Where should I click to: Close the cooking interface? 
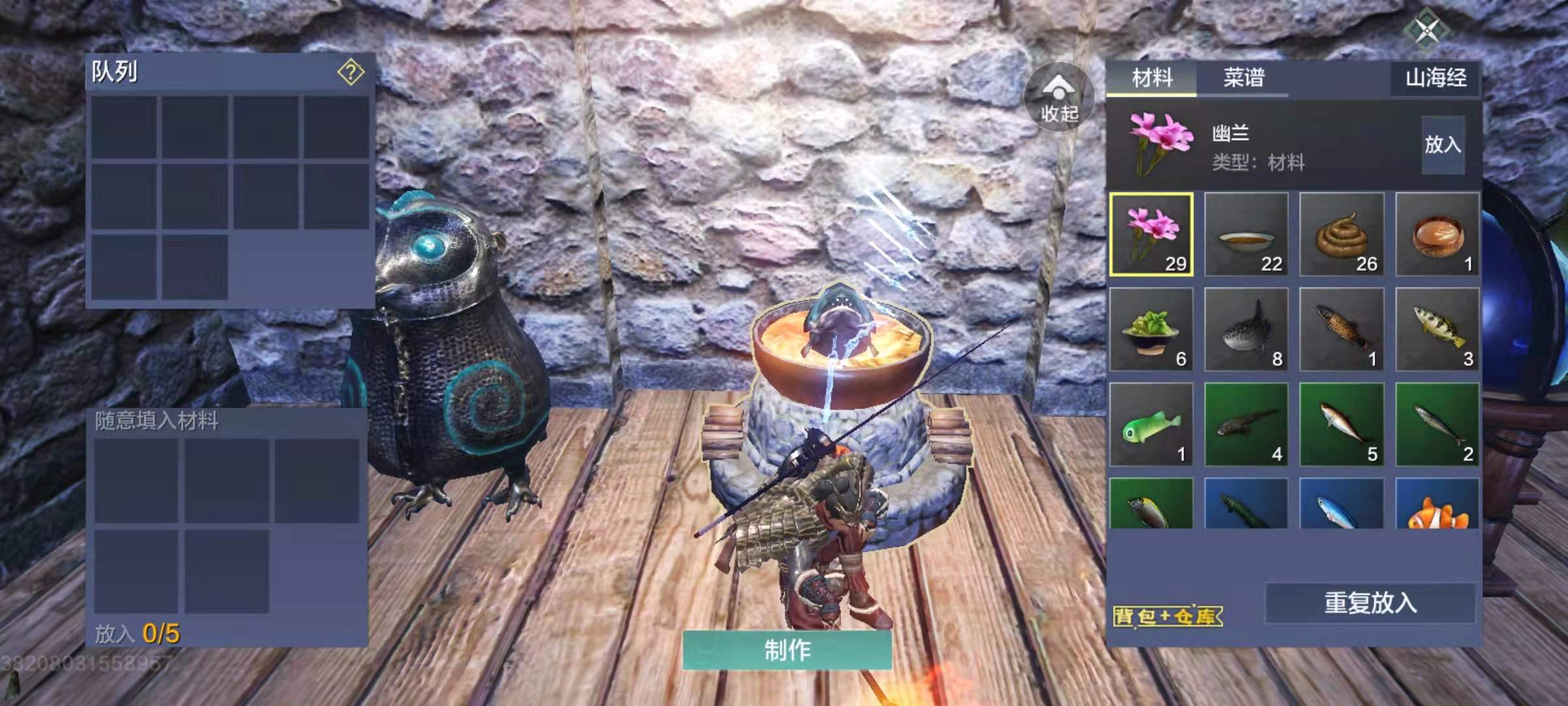[x=1428, y=29]
